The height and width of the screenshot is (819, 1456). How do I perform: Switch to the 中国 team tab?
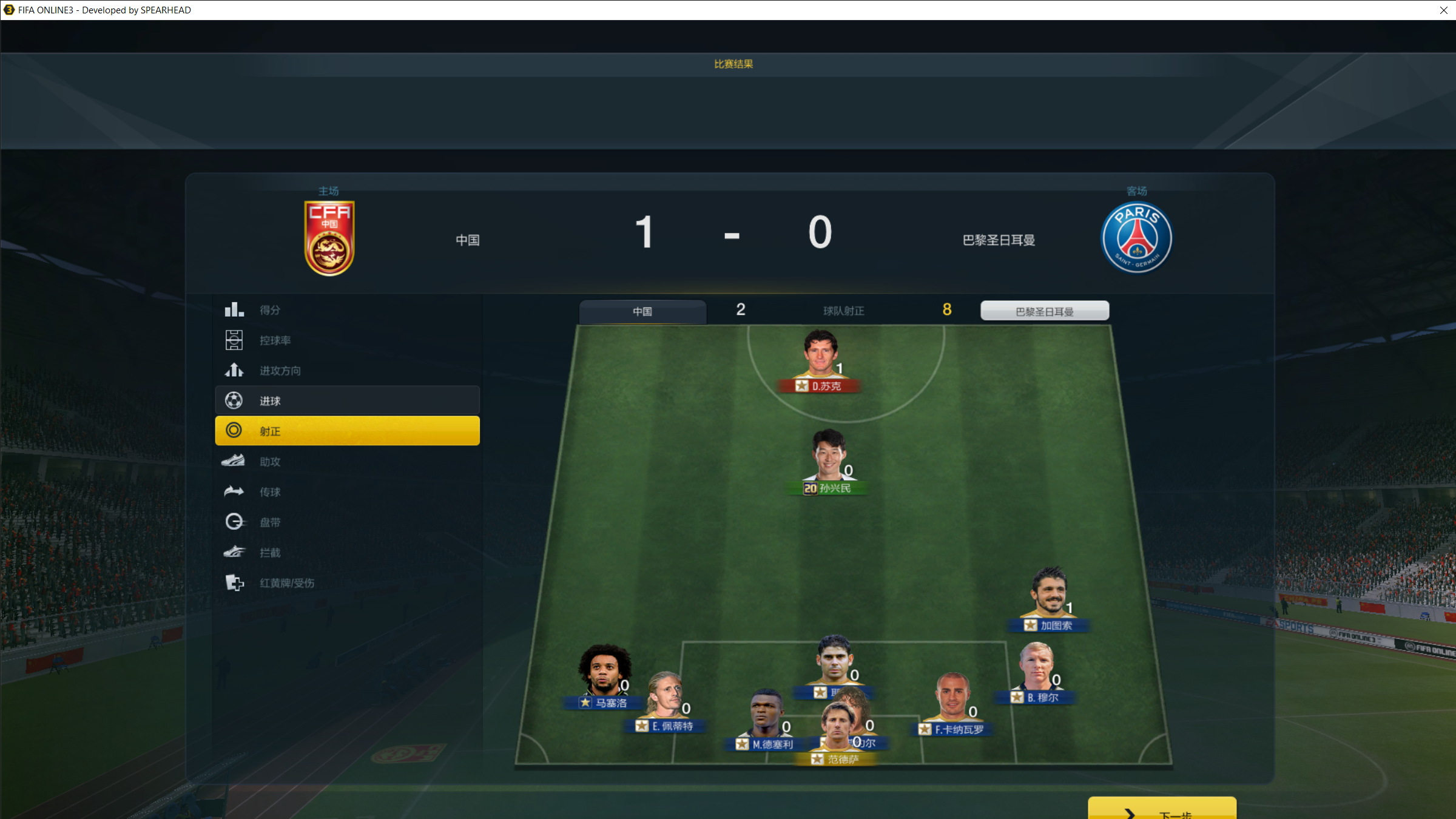coord(642,311)
